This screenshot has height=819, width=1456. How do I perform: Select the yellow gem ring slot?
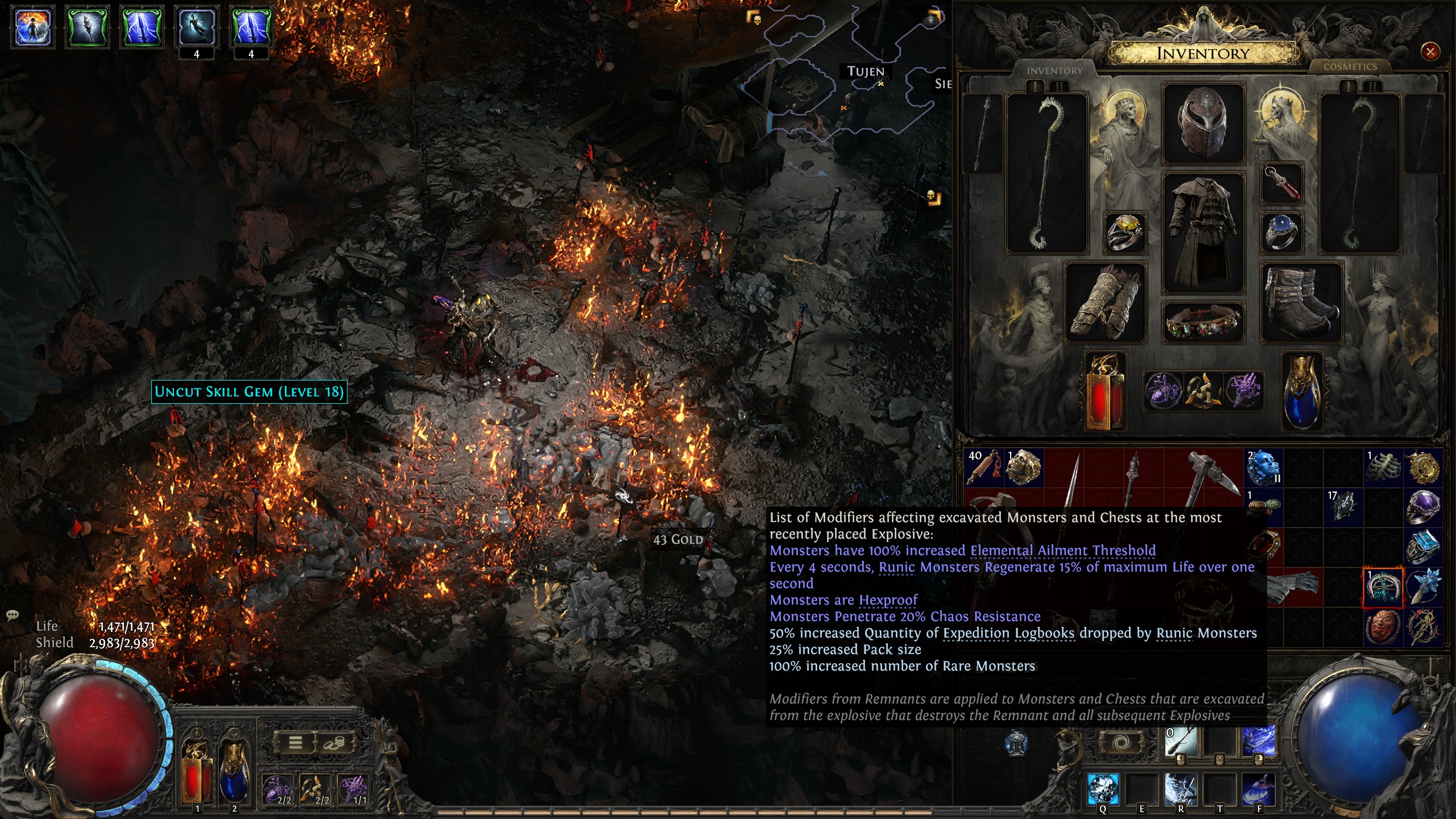click(1124, 231)
